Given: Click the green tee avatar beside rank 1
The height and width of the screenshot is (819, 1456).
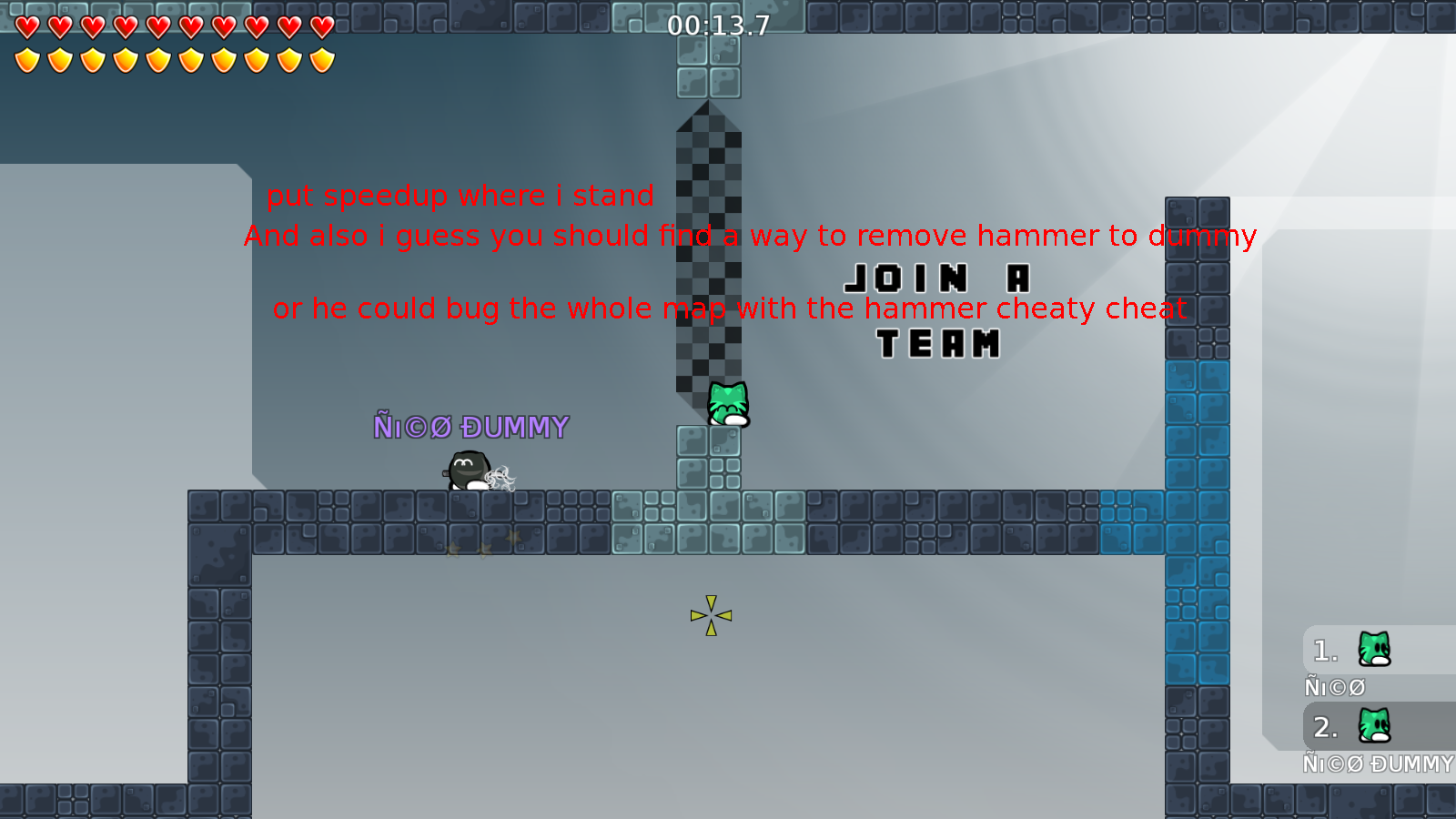Looking at the screenshot, I should [1372, 650].
